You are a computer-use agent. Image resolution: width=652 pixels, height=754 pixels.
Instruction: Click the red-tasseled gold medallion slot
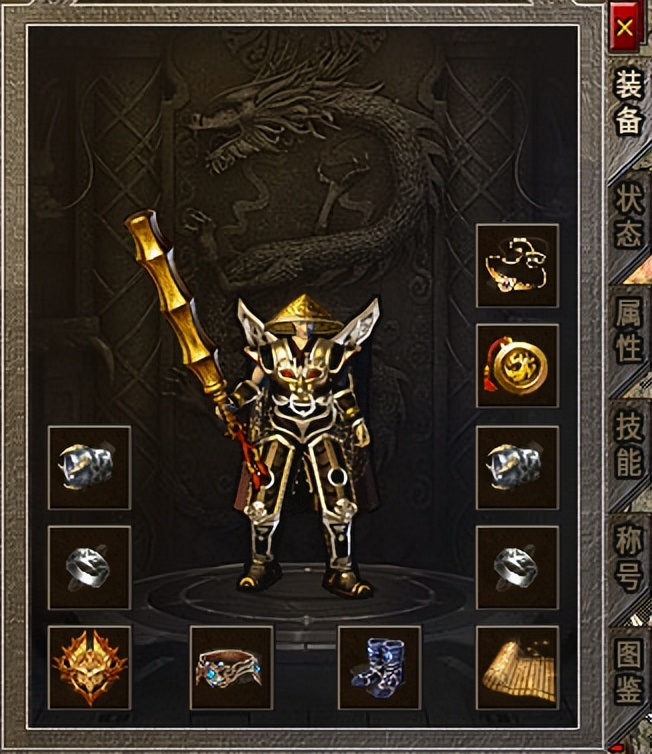517,365
